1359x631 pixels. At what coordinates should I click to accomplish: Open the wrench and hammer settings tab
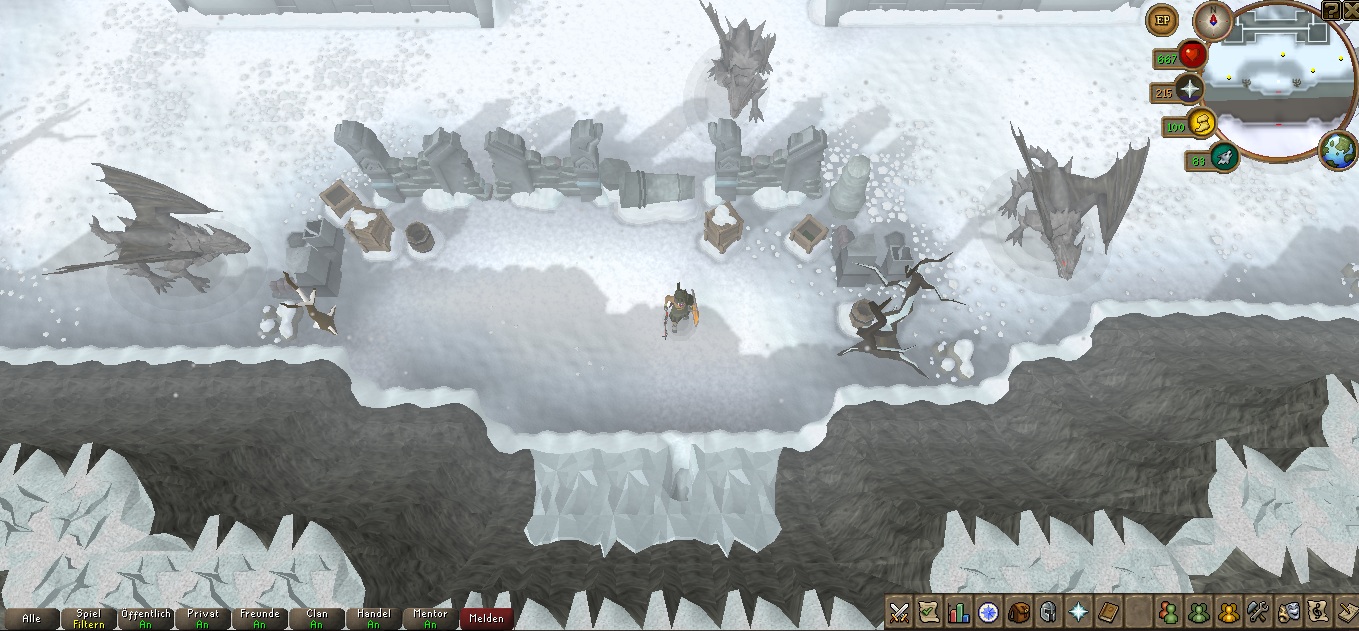coord(1259,610)
